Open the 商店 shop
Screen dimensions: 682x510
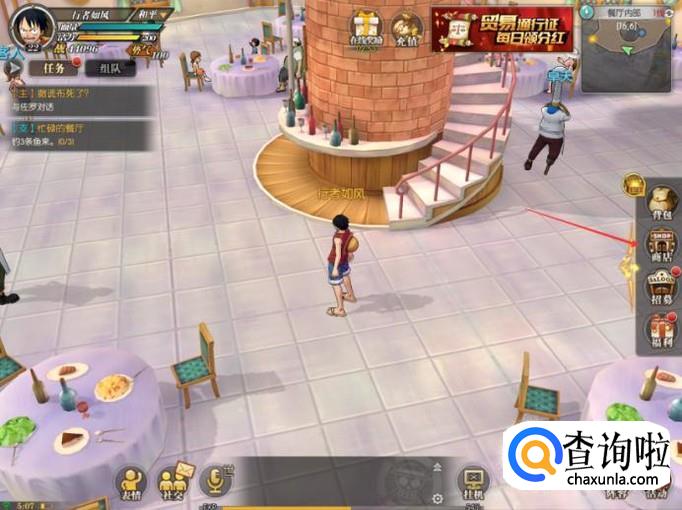pyautogui.click(x=662, y=245)
